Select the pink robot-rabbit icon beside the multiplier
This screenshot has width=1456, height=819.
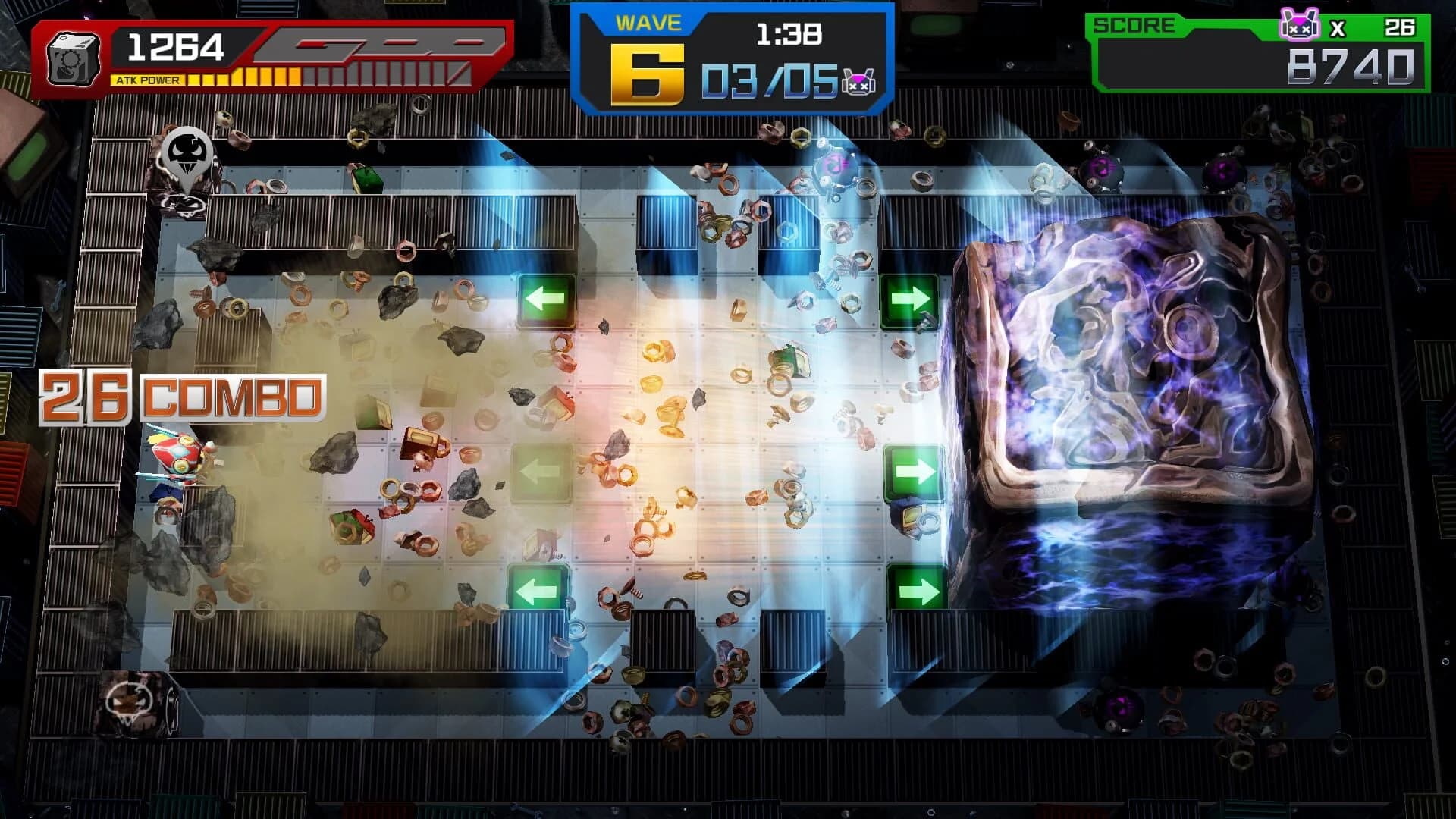click(x=1300, y=24)
